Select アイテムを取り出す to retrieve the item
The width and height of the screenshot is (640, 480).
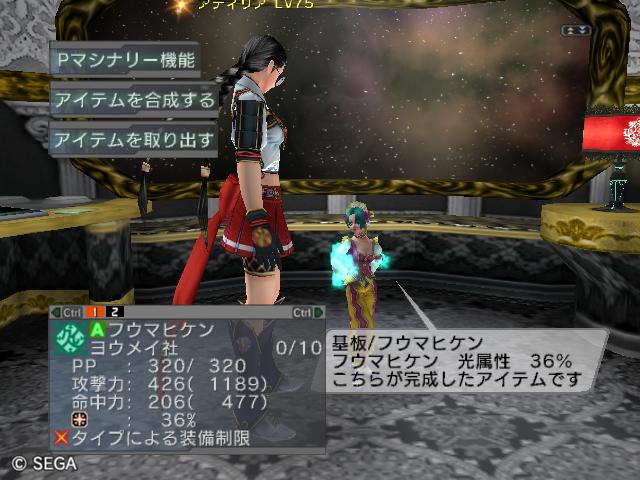pos(134,140)
